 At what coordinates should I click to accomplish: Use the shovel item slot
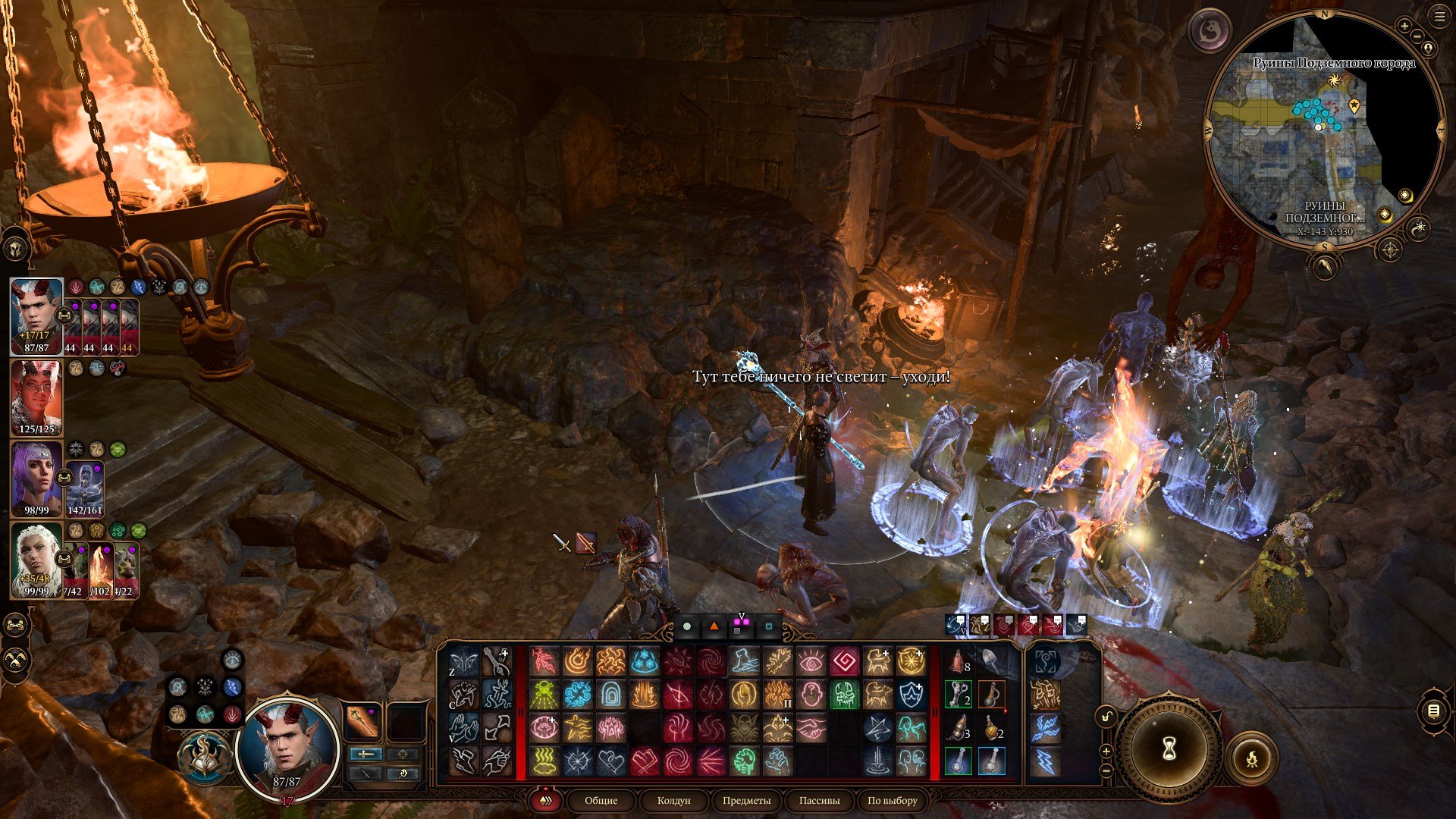click(x=991, y=661)
